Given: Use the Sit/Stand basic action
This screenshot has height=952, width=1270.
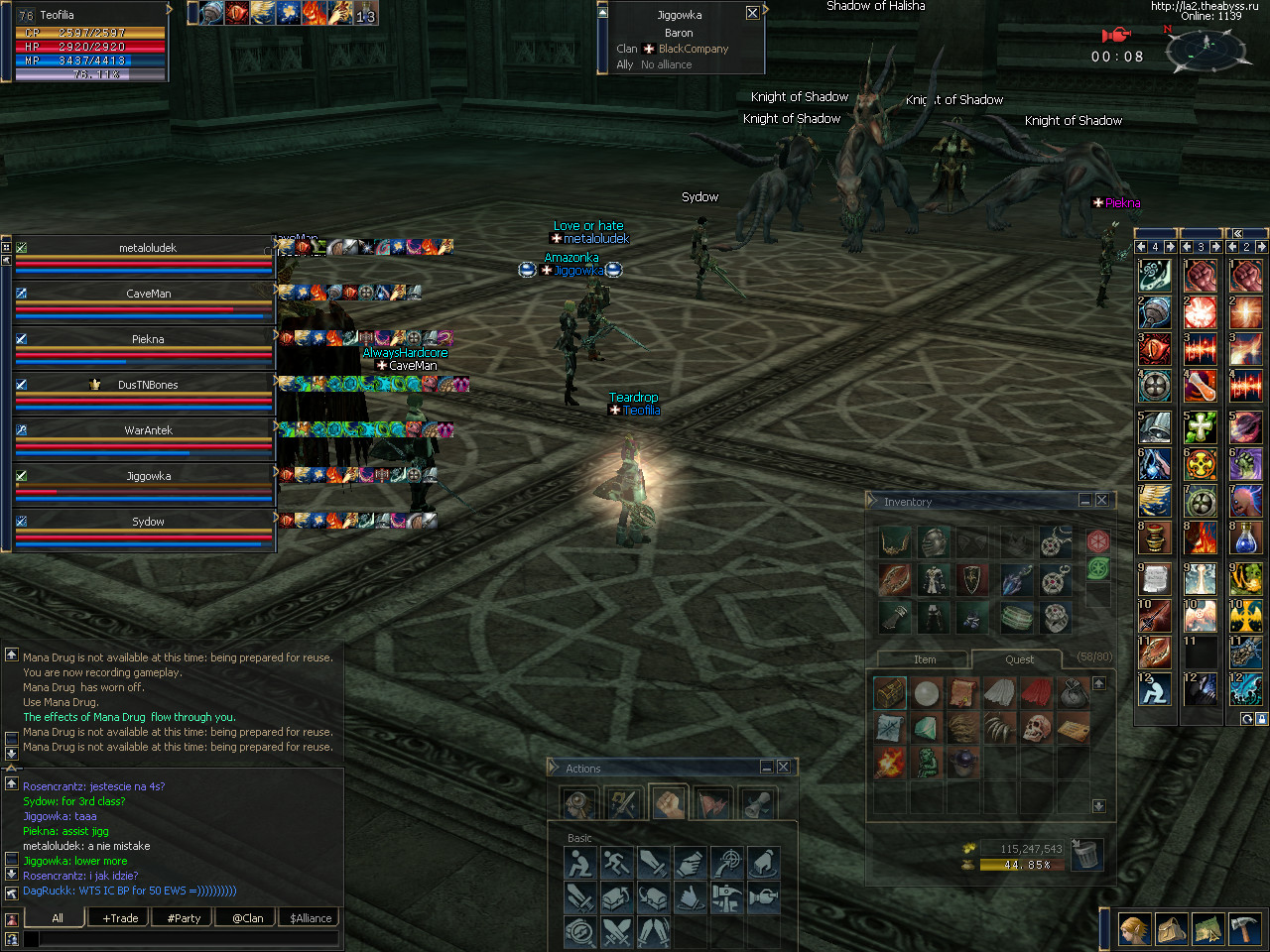Looking at the screenshot, I should (x=579, y=863).
